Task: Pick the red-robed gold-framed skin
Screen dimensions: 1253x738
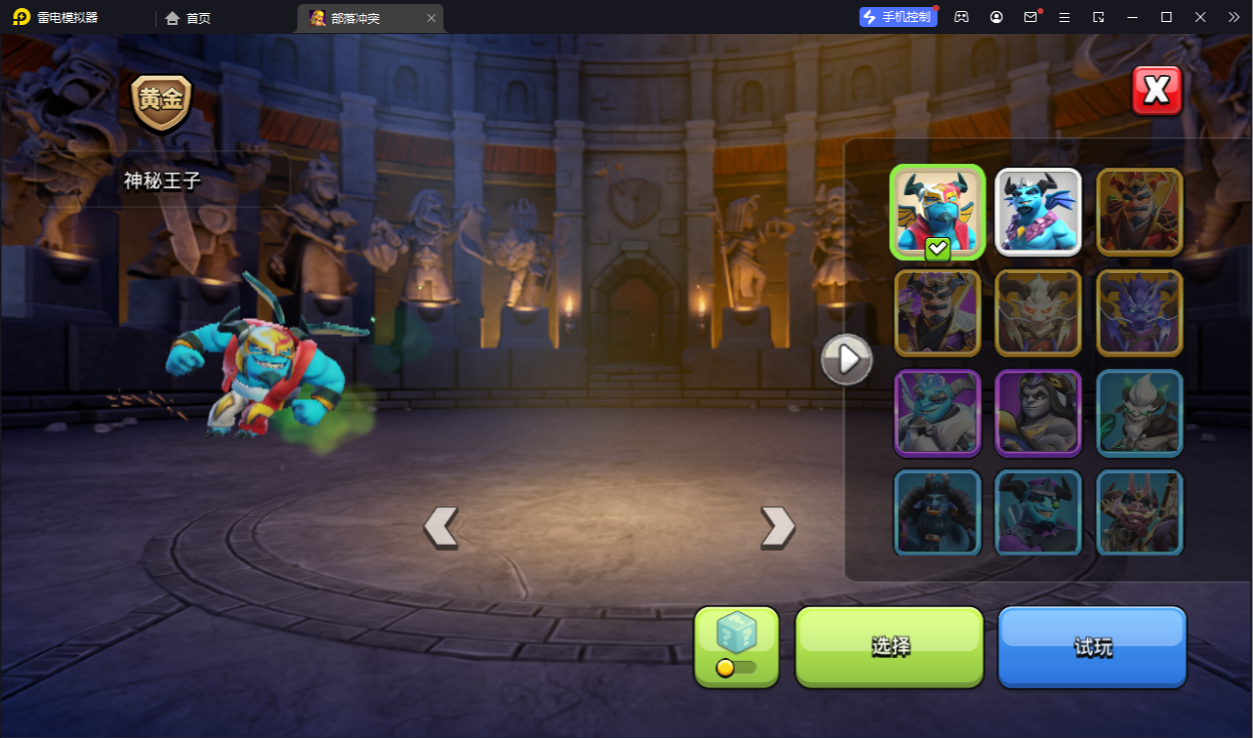Action: pos(1139,212)
